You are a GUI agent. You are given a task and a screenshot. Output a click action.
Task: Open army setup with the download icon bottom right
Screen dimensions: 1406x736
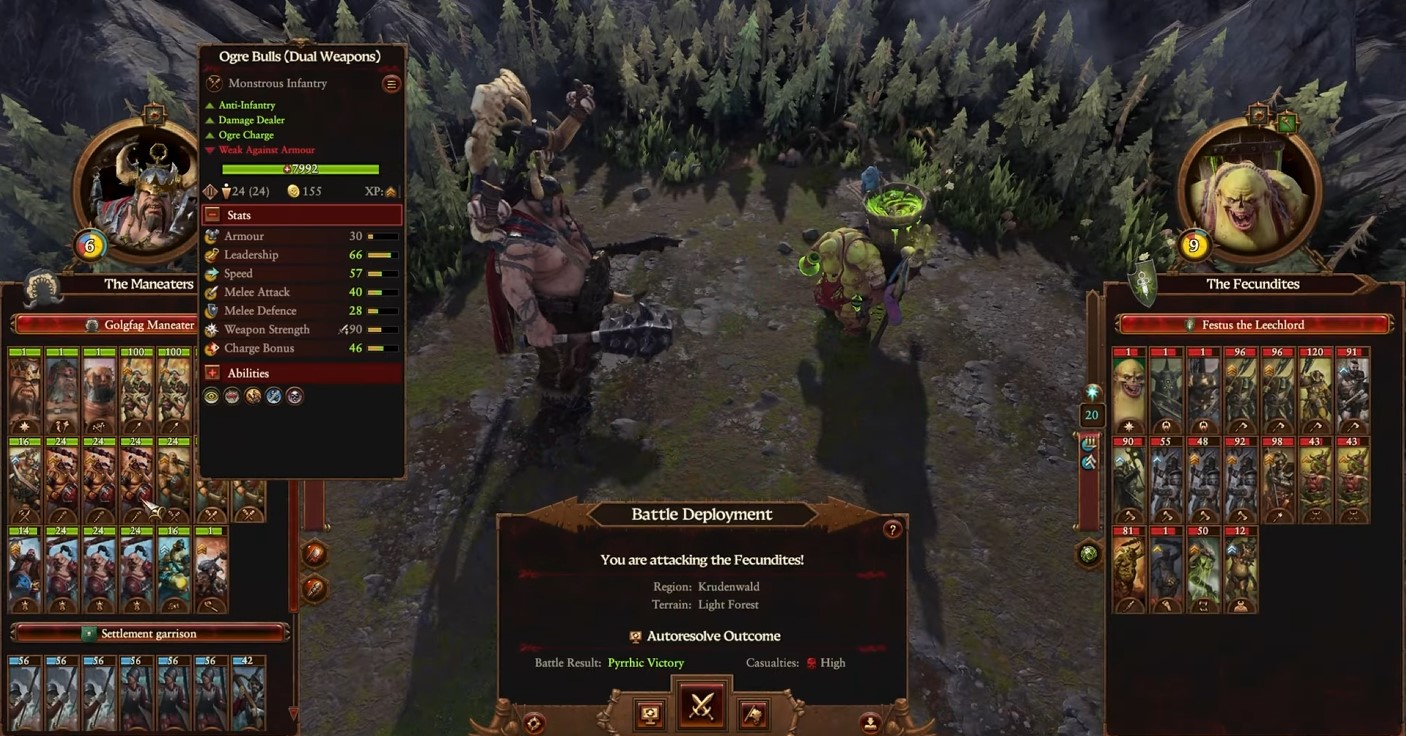[871, 721]
